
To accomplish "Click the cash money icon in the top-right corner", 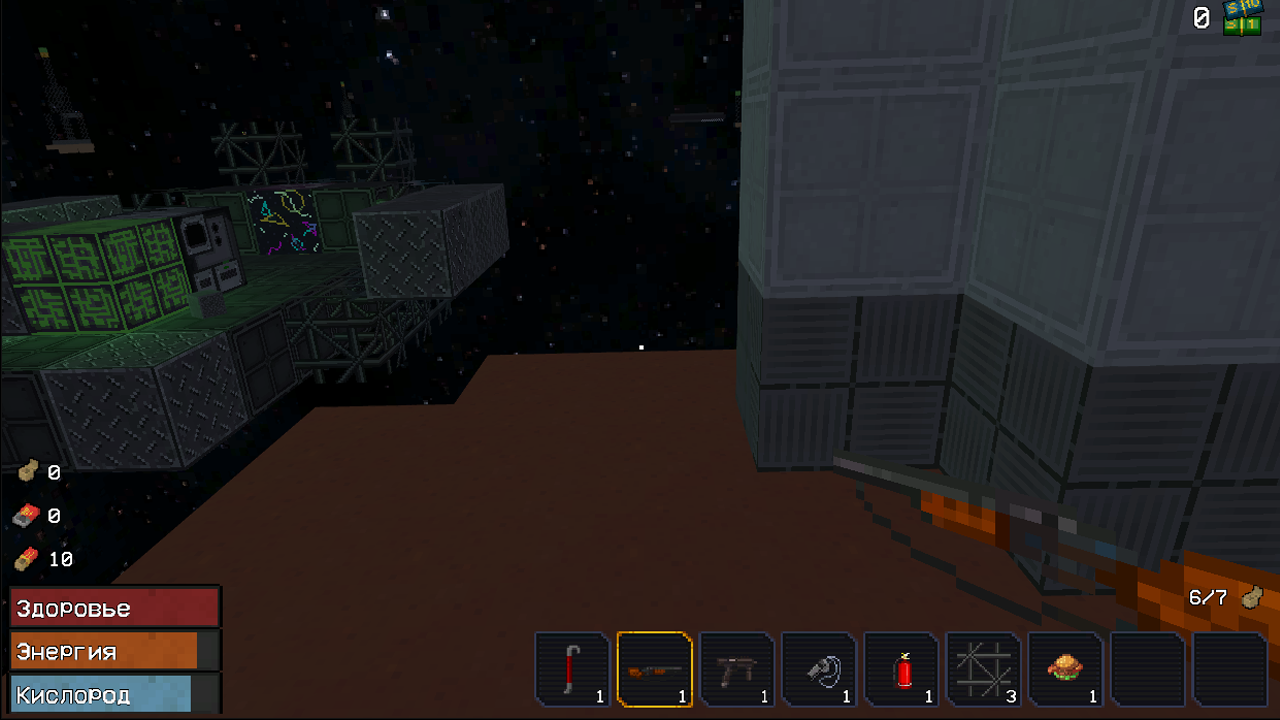I will pos(1243,17).
